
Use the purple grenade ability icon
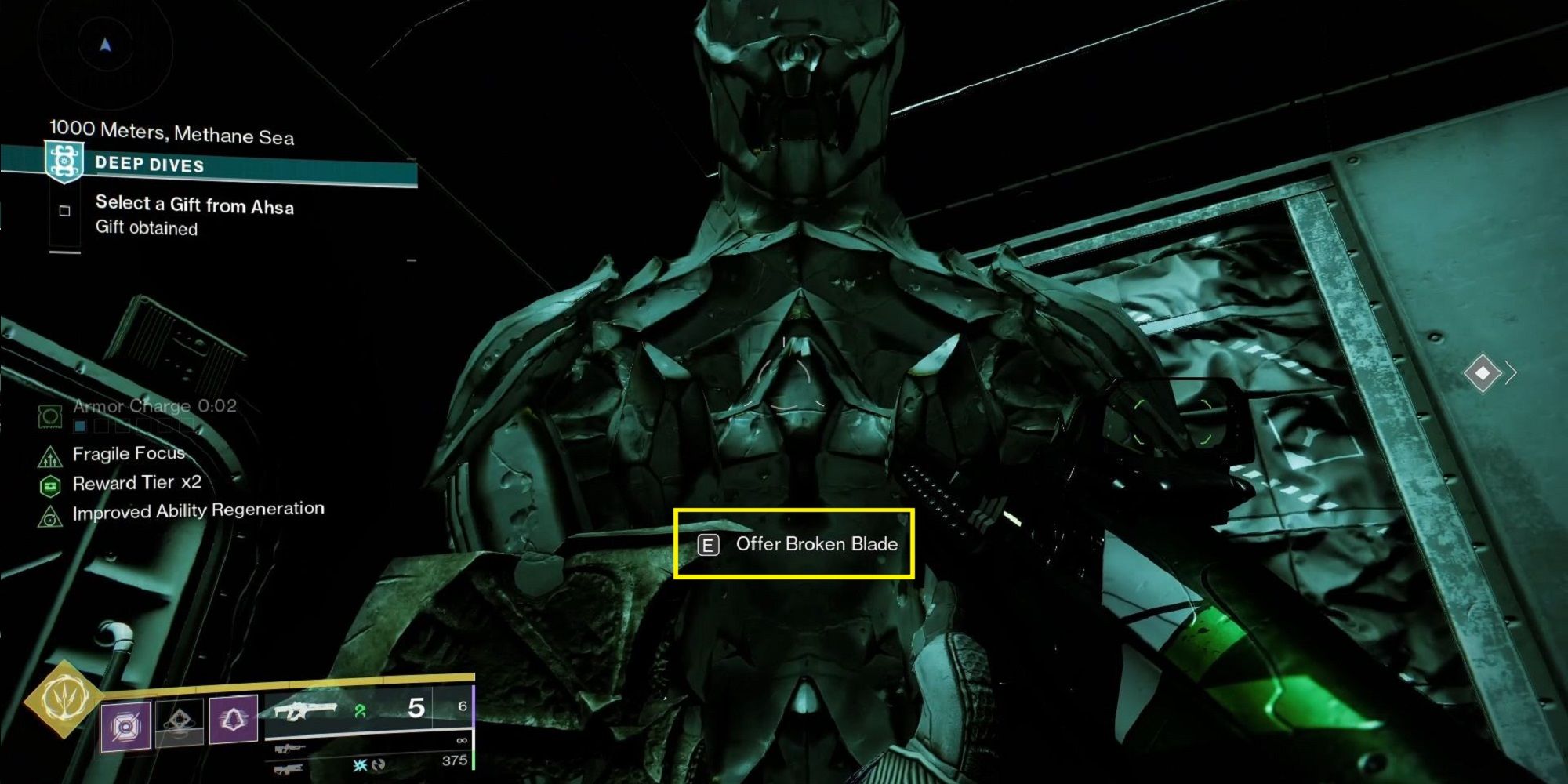pos(125,725)
